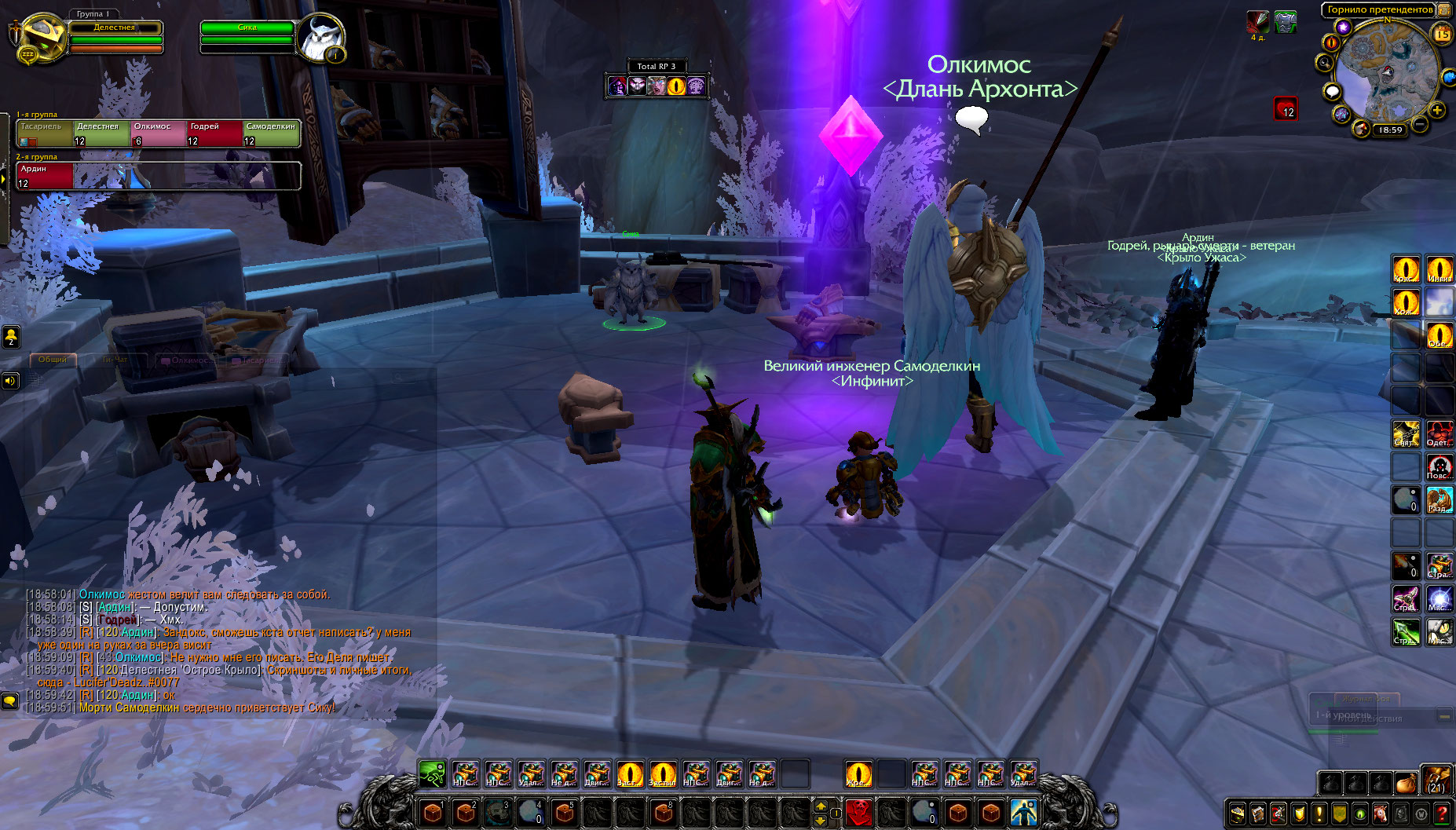This screenshot has width=1456, height=830.
Task: Click the red skull ability on the action bar
Action: tap(858, 812)
